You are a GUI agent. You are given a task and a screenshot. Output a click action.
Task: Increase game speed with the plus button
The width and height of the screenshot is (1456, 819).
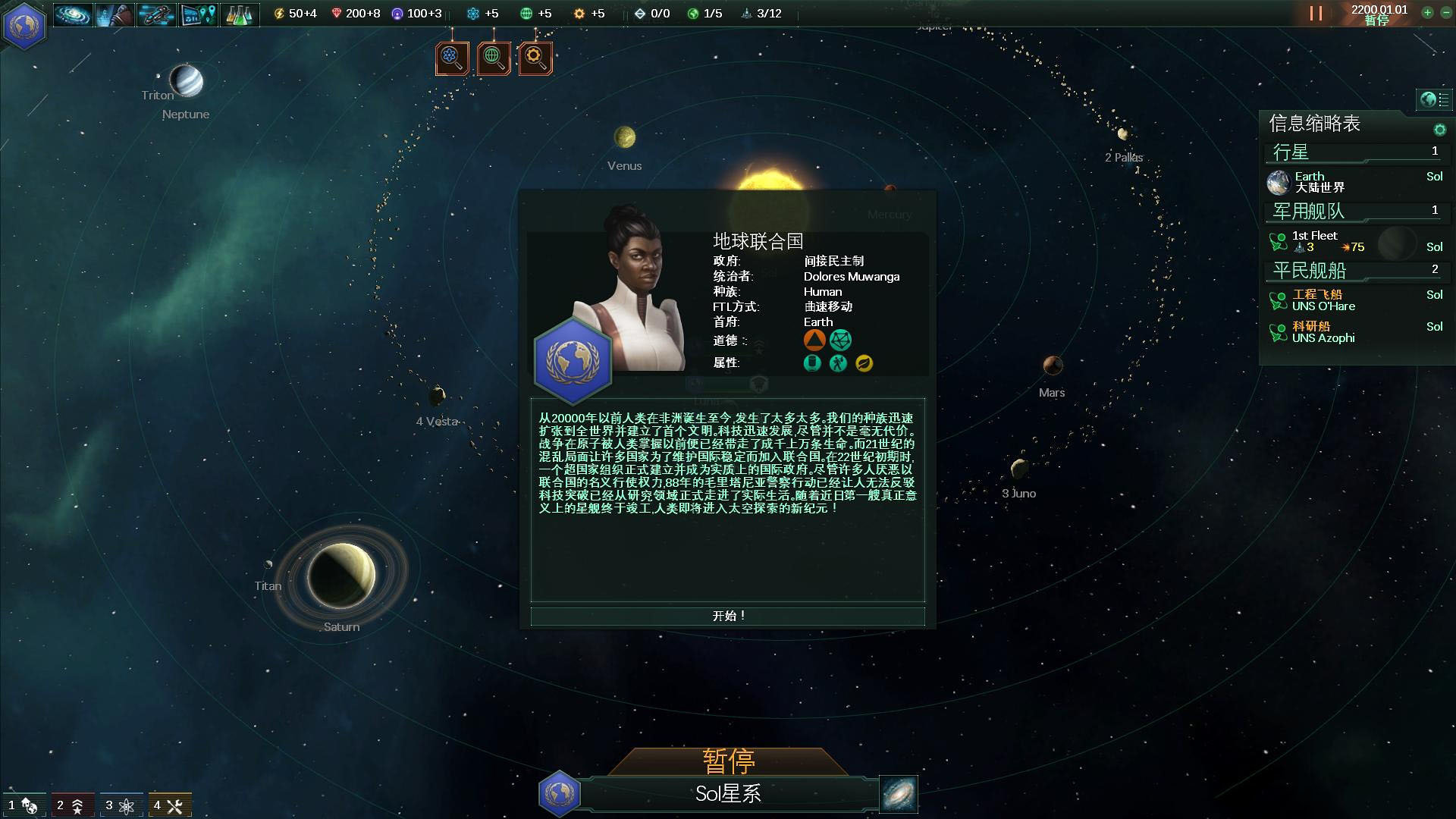point(1427,13)
